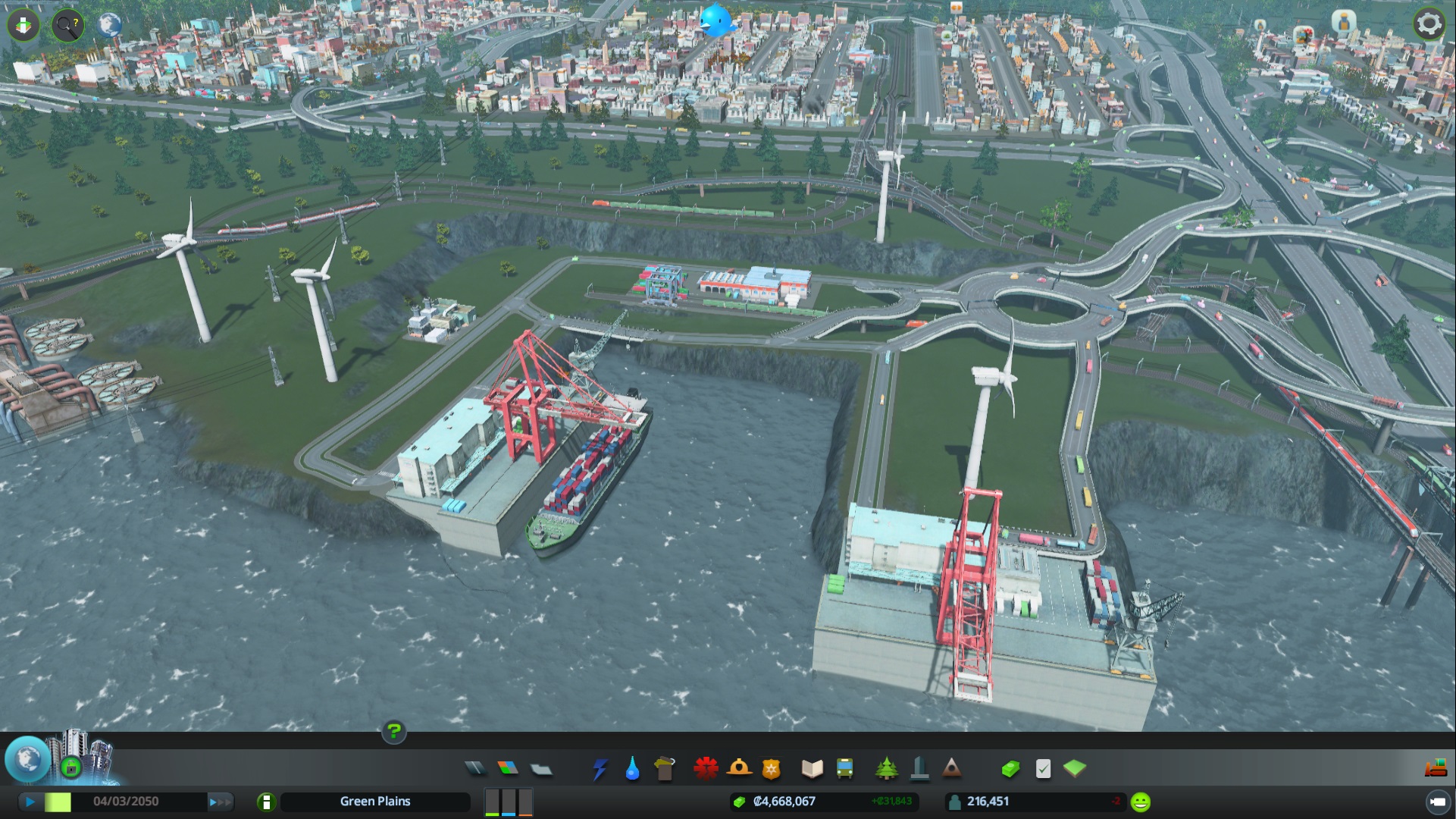Open the Water and Sewage menu
Screen dimensions: 1456x819
(632, 768)
